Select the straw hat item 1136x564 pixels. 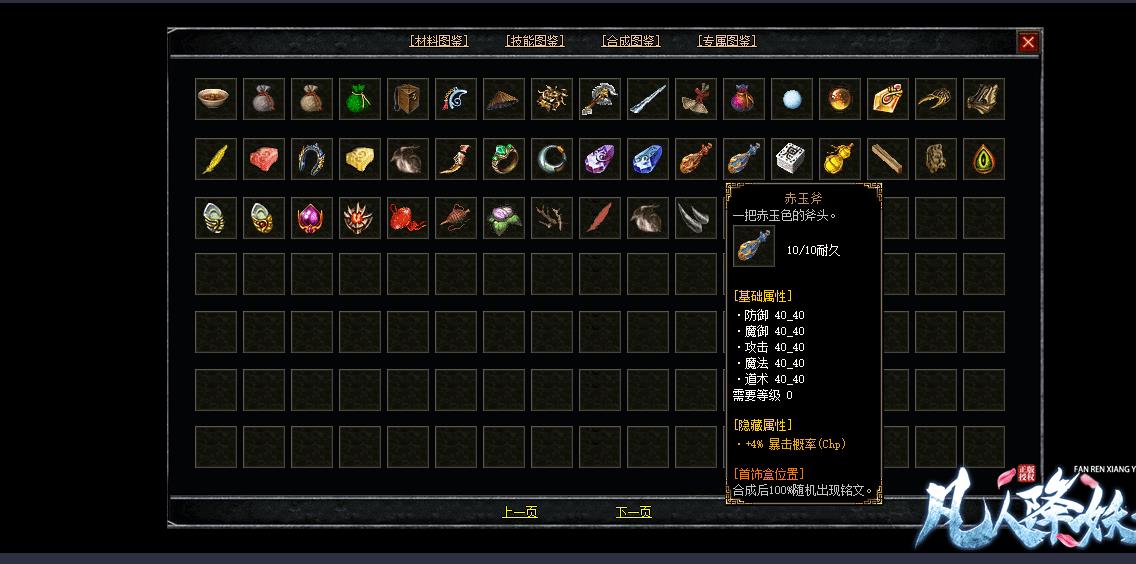[x=504, y=99]
